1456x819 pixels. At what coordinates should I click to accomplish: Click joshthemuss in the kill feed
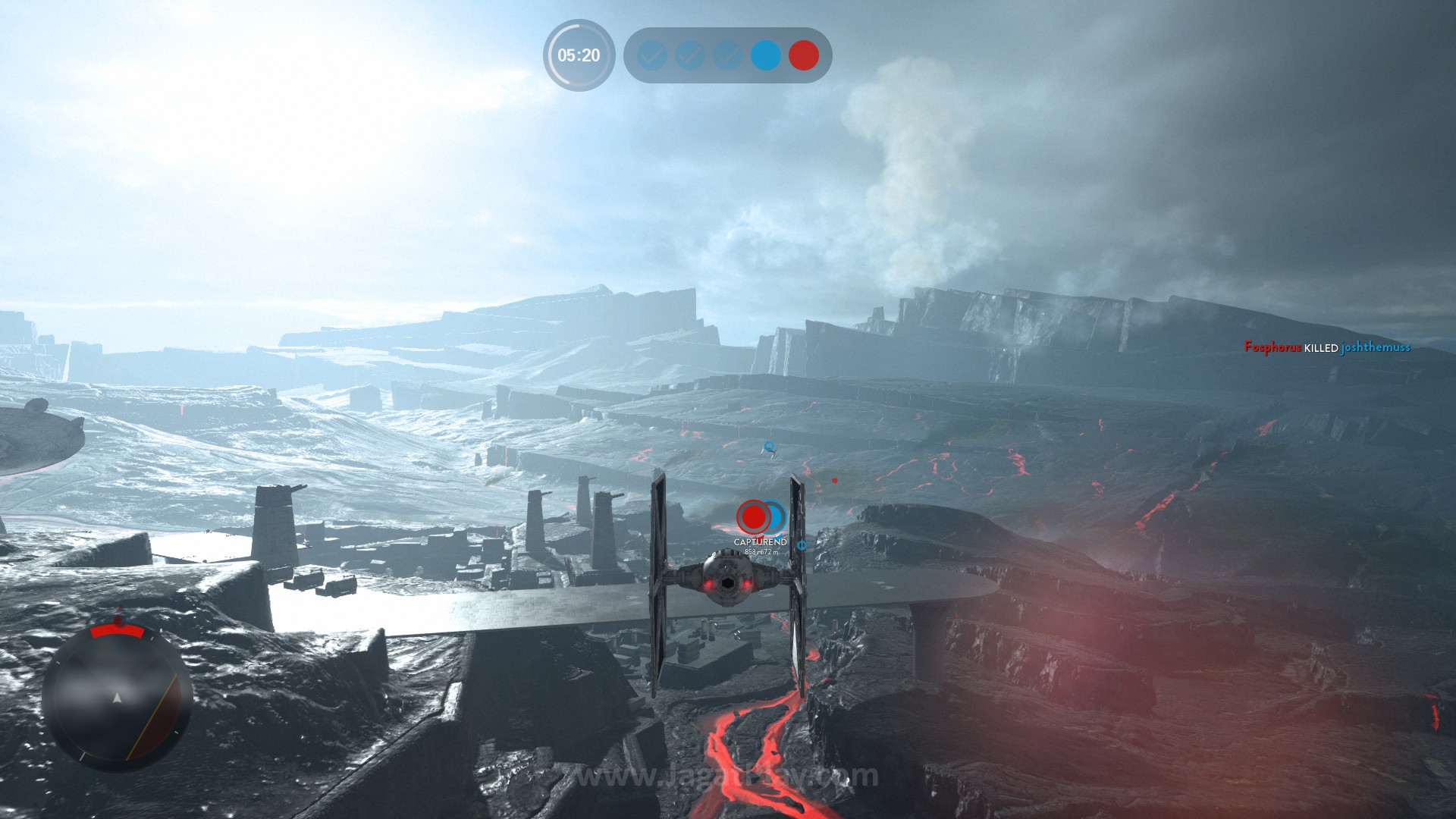tap(1376, 347)
